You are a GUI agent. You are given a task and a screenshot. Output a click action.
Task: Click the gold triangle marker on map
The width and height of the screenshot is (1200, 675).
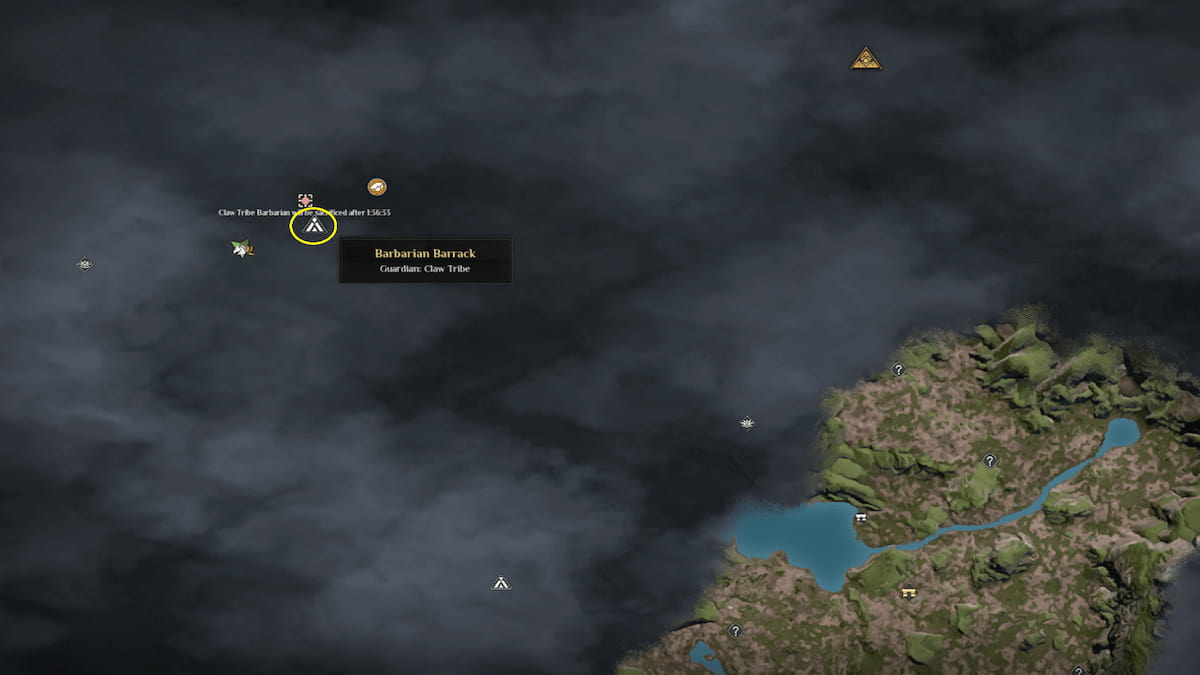click(865, 59)
